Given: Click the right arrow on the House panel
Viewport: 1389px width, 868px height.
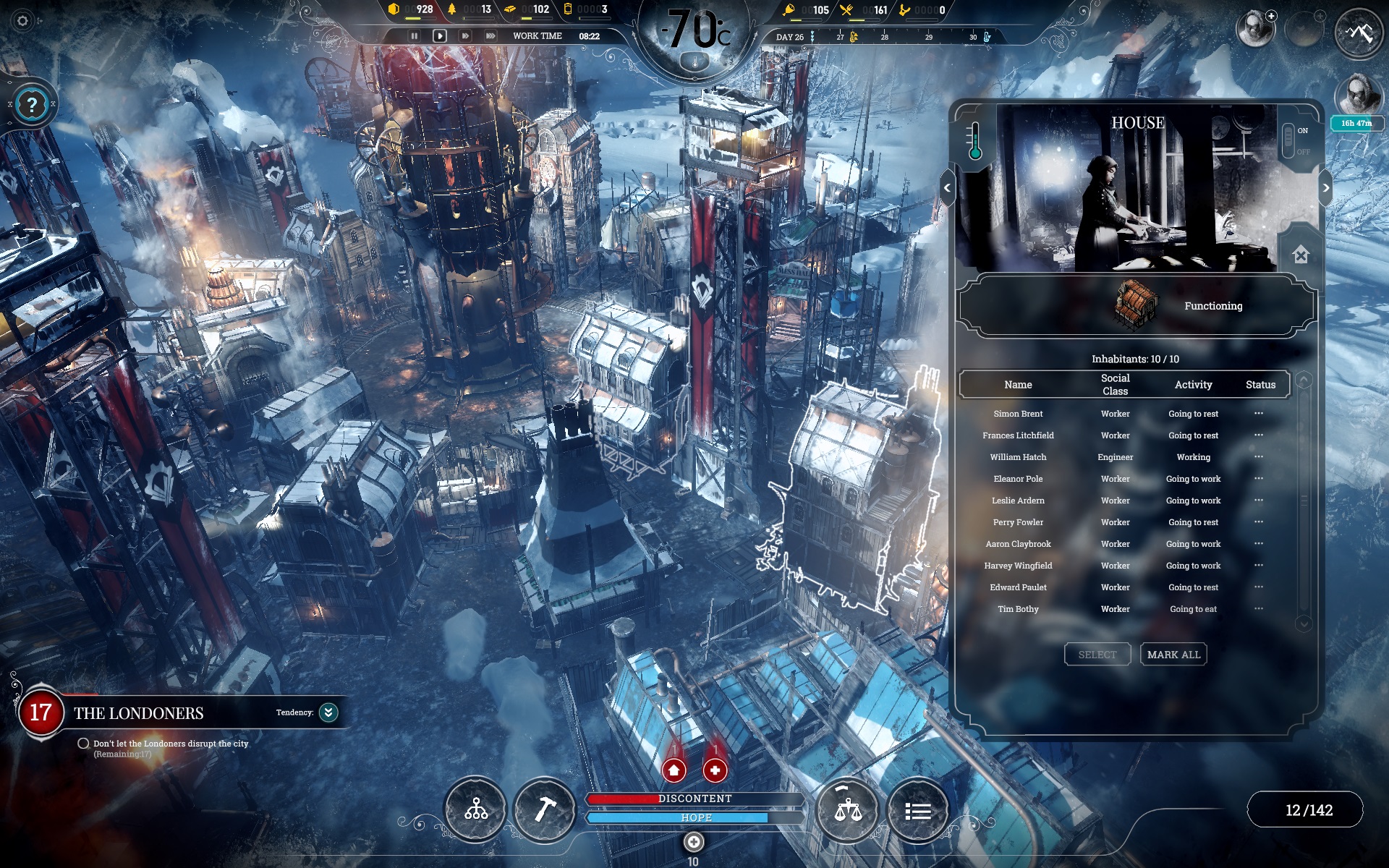Looking at the screenshot, I should [x=1326, y=187].
